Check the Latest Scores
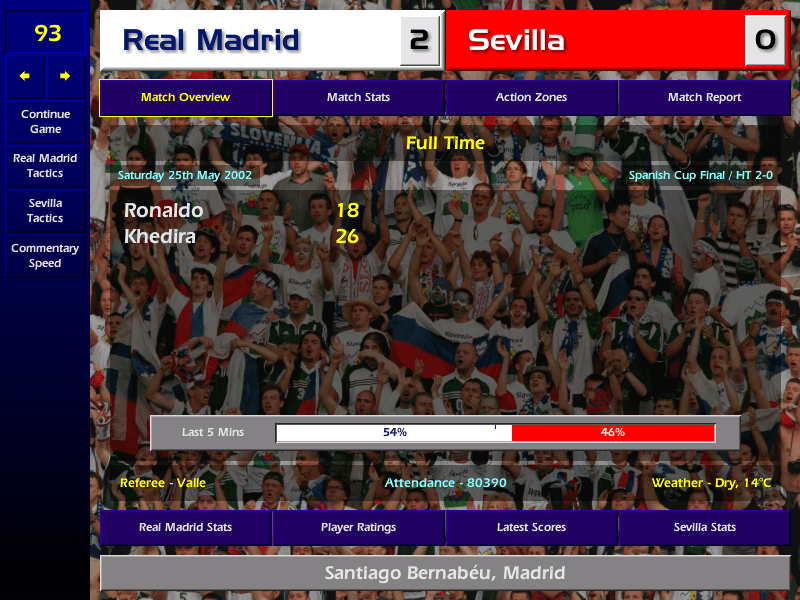This screenshot has height=600, width=800. pyautogui.click(x=531, y=527)
